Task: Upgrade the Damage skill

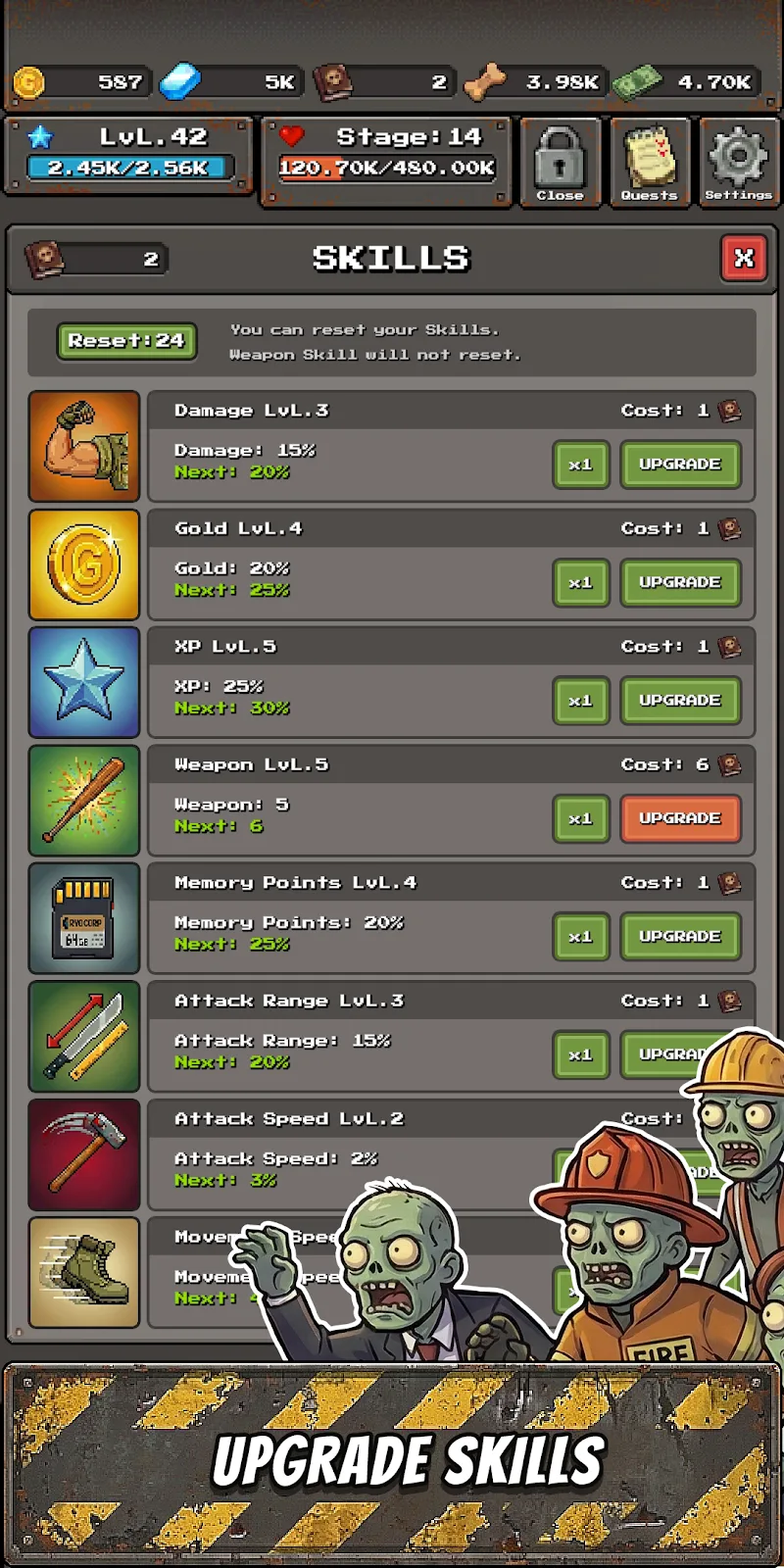Action: [x=680, y=465]
